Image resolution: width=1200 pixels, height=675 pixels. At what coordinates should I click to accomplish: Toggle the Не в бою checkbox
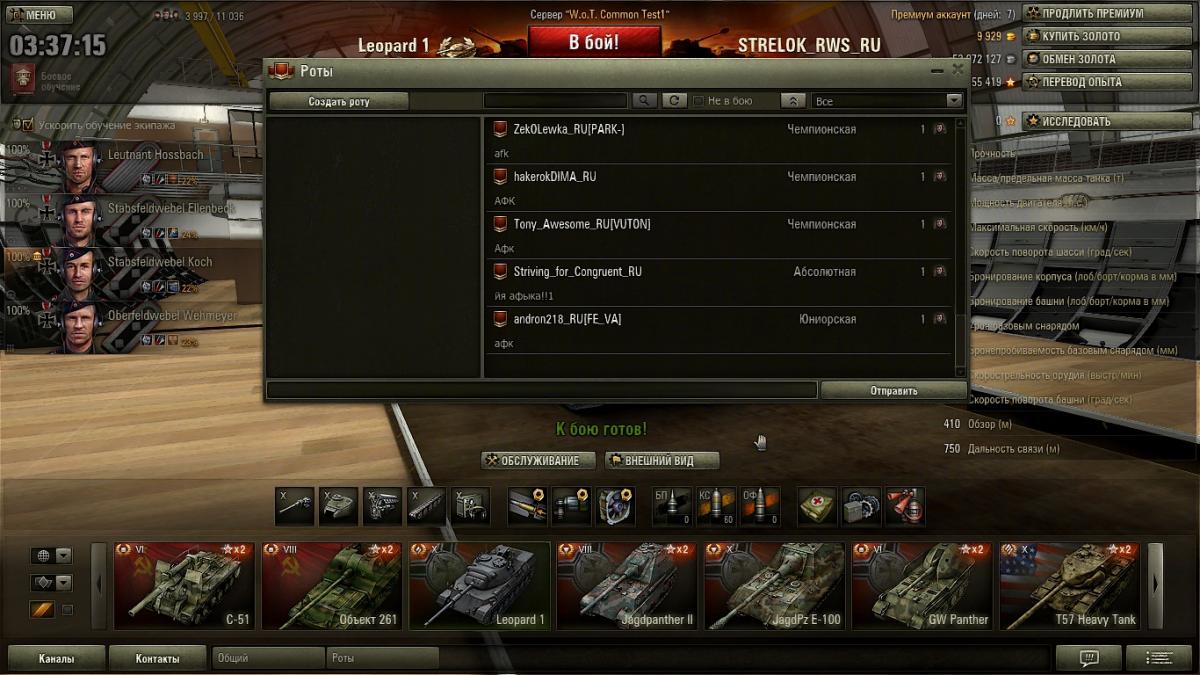[698, 101]
